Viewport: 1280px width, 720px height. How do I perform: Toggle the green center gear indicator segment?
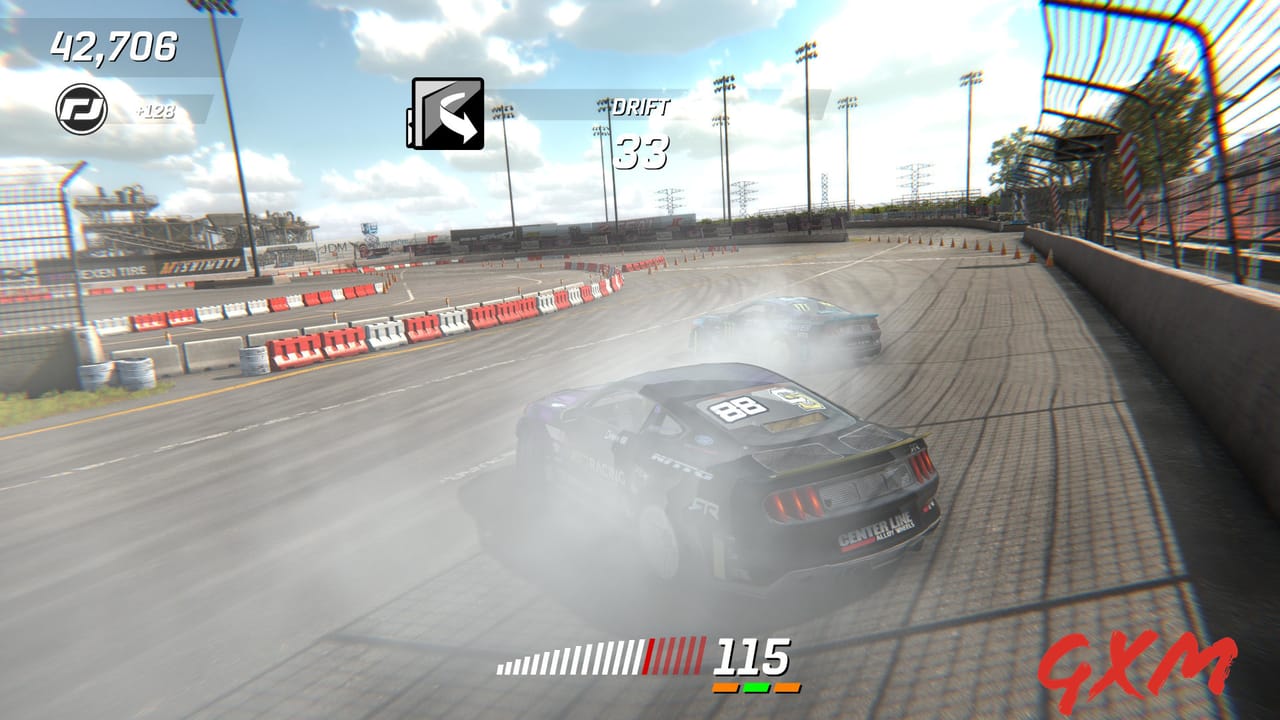click(x=754, y=687)
